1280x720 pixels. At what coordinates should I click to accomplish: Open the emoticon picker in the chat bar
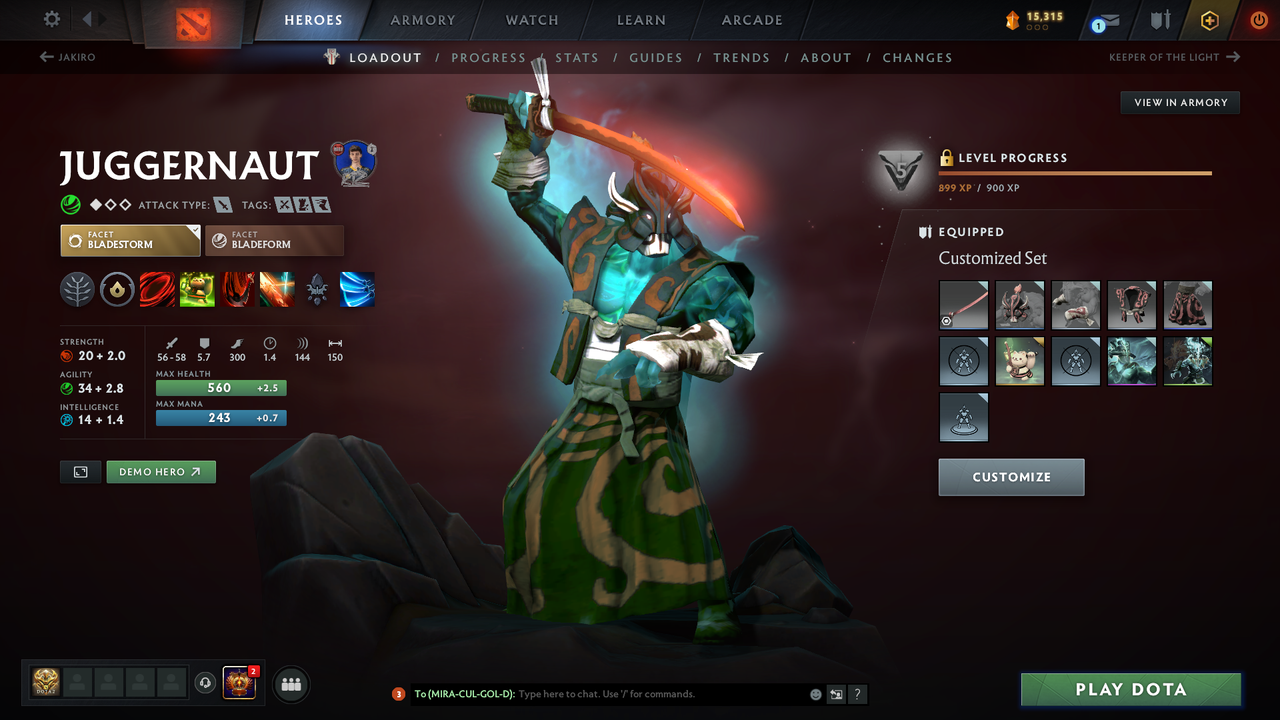coord(814,693)
